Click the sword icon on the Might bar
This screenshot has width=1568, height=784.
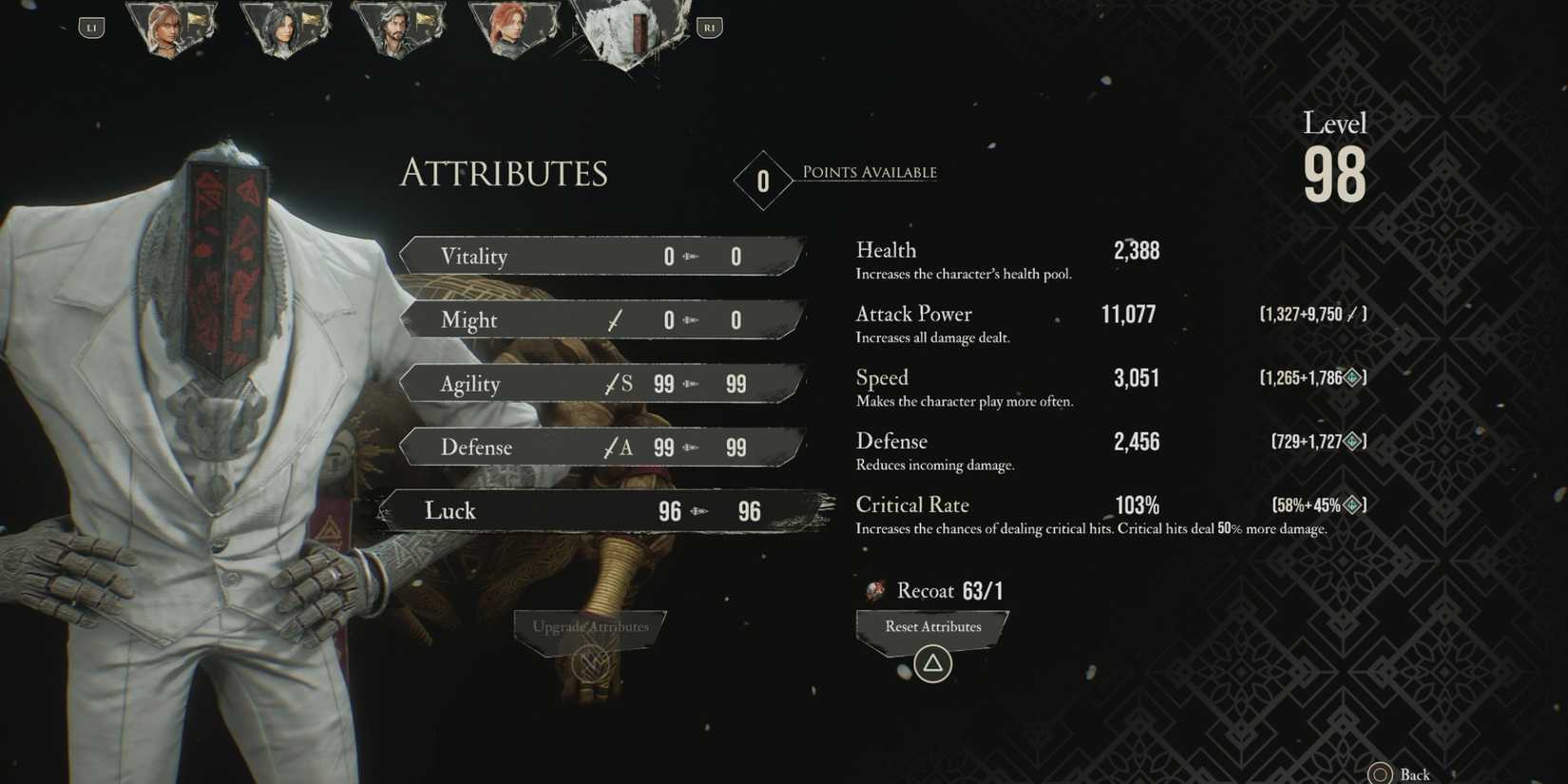click(612, 320)
